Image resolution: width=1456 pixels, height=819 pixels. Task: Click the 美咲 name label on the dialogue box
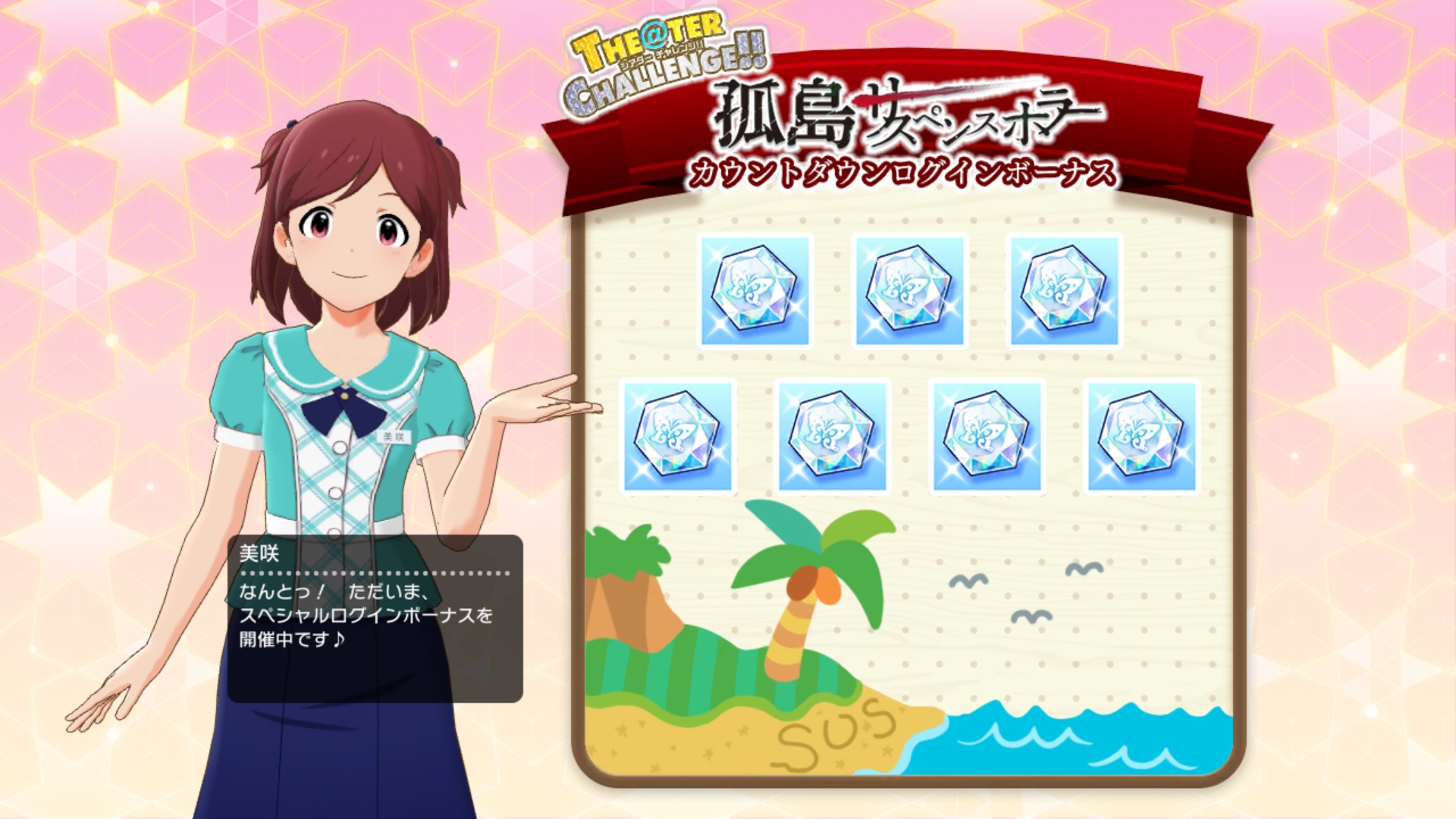tap(259, 555)
